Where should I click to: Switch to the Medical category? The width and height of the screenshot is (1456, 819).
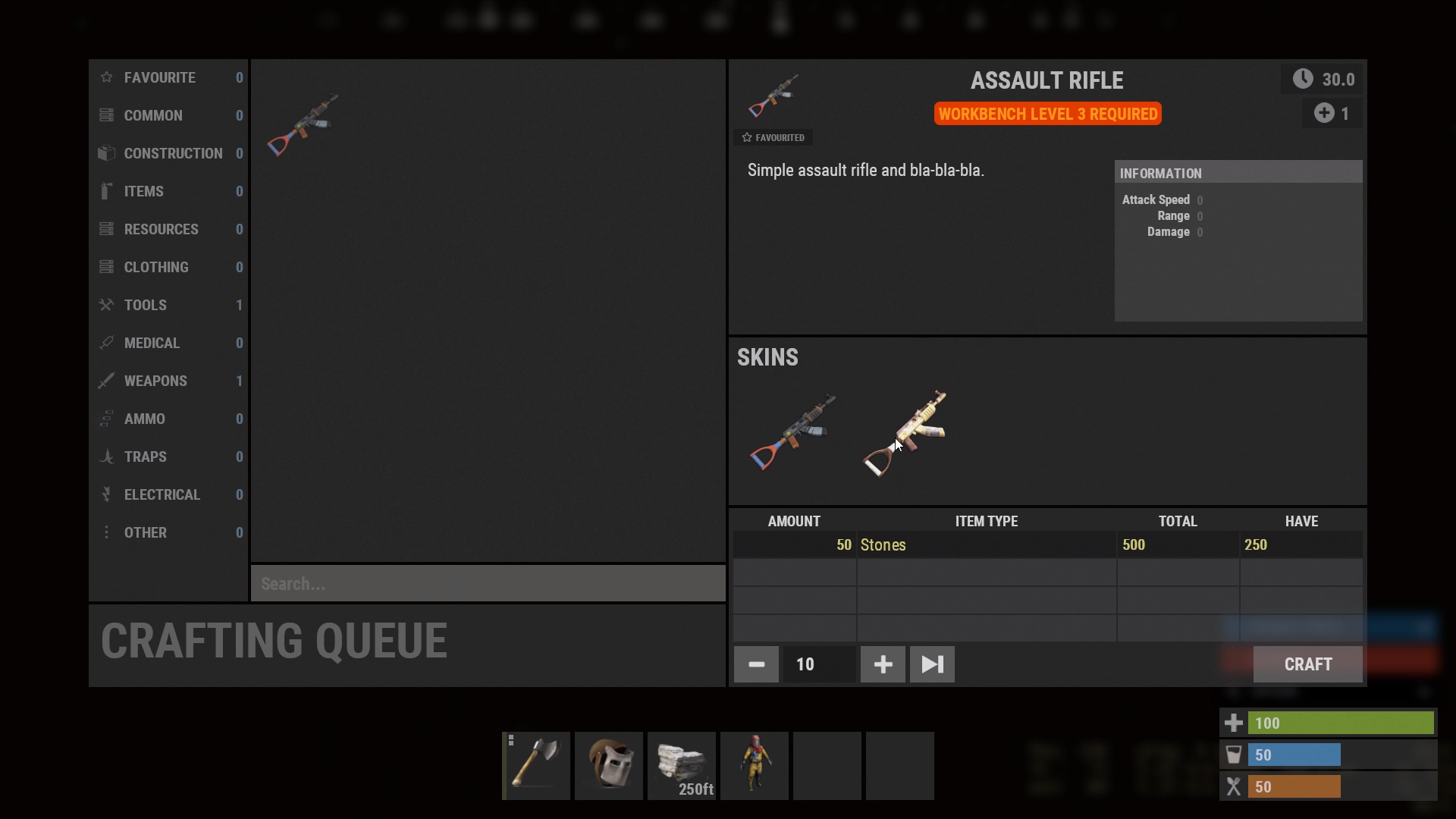168,344
